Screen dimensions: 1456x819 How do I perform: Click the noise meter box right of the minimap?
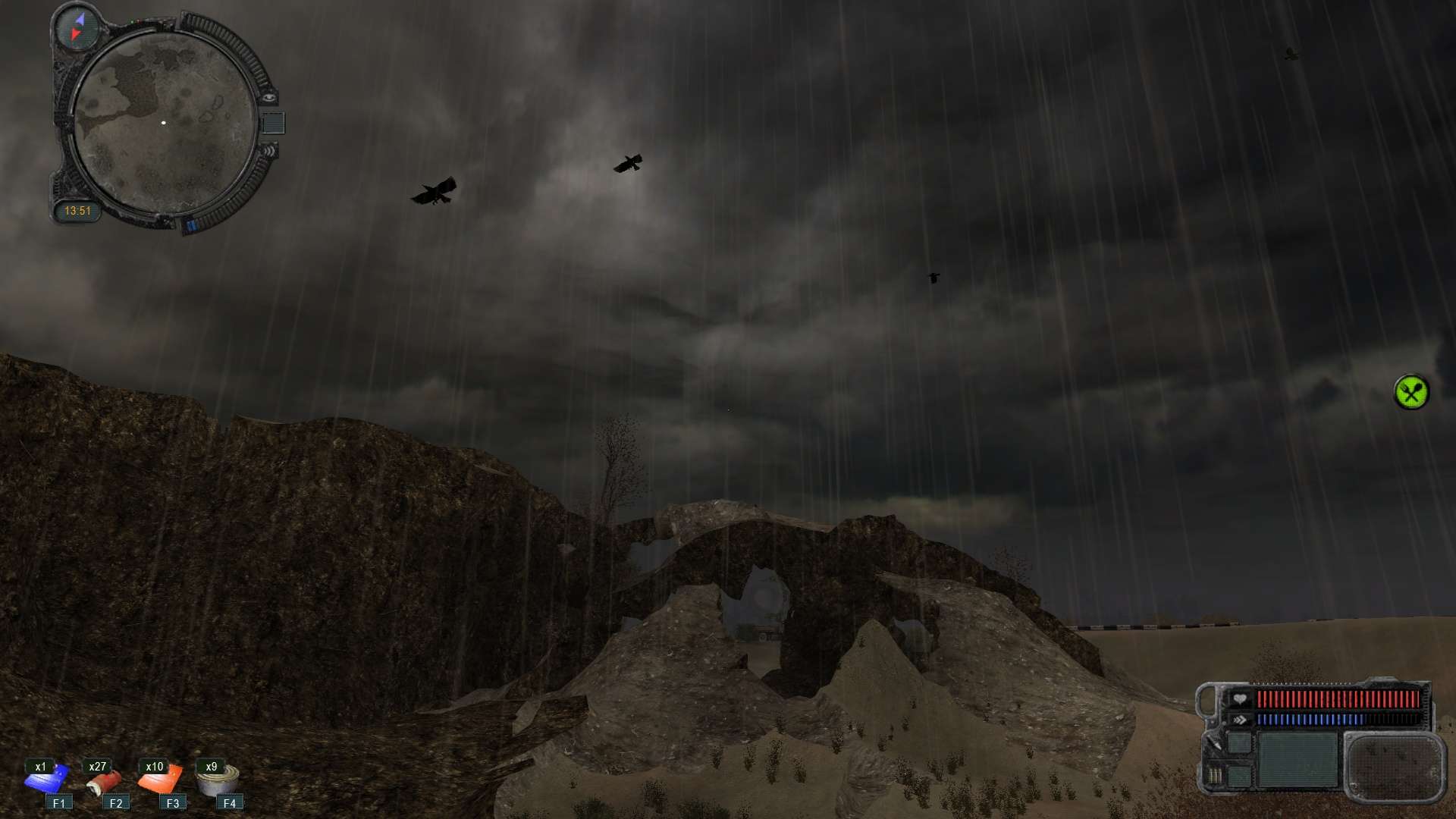273,122
